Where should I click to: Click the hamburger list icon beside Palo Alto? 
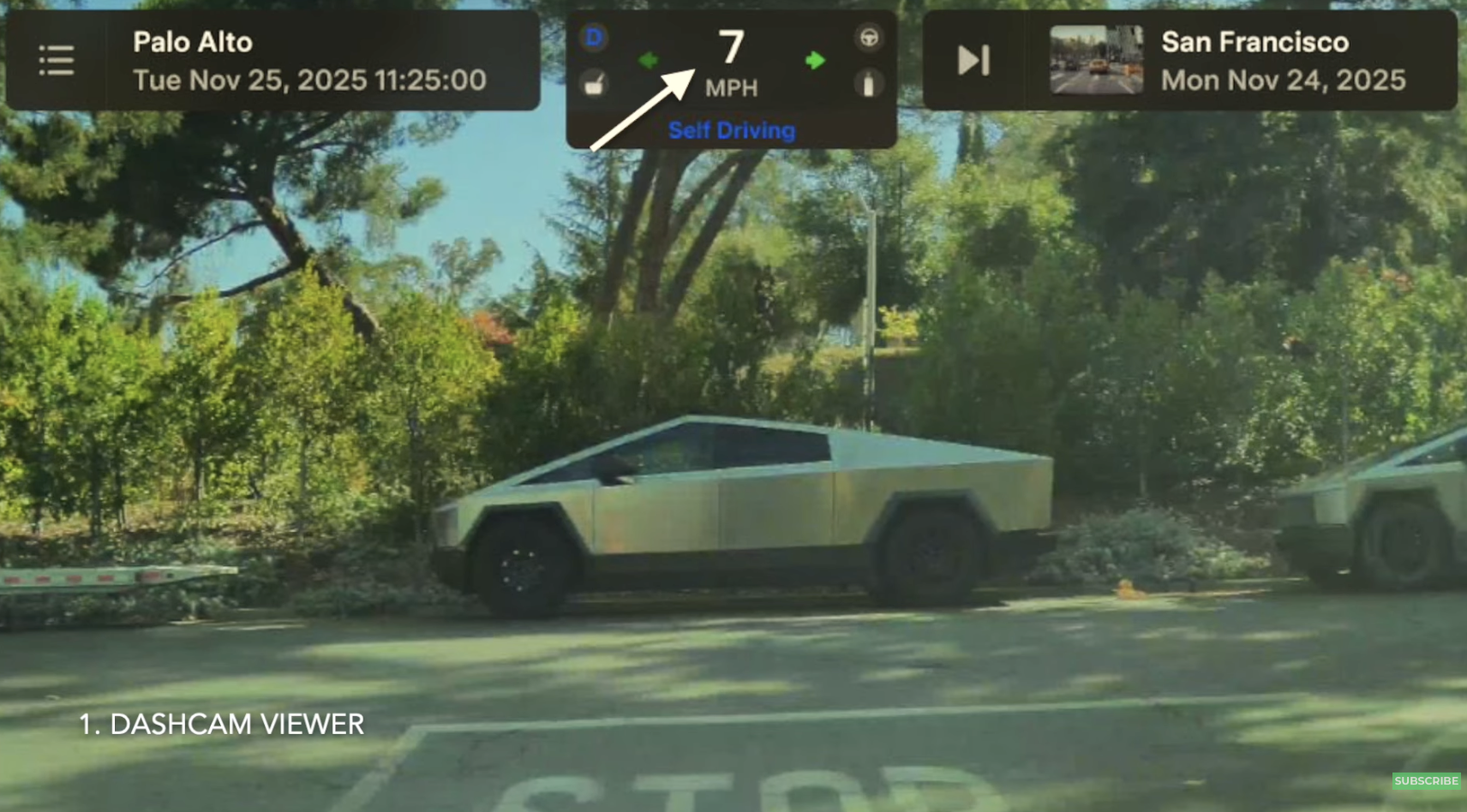[x=57, y=60]
